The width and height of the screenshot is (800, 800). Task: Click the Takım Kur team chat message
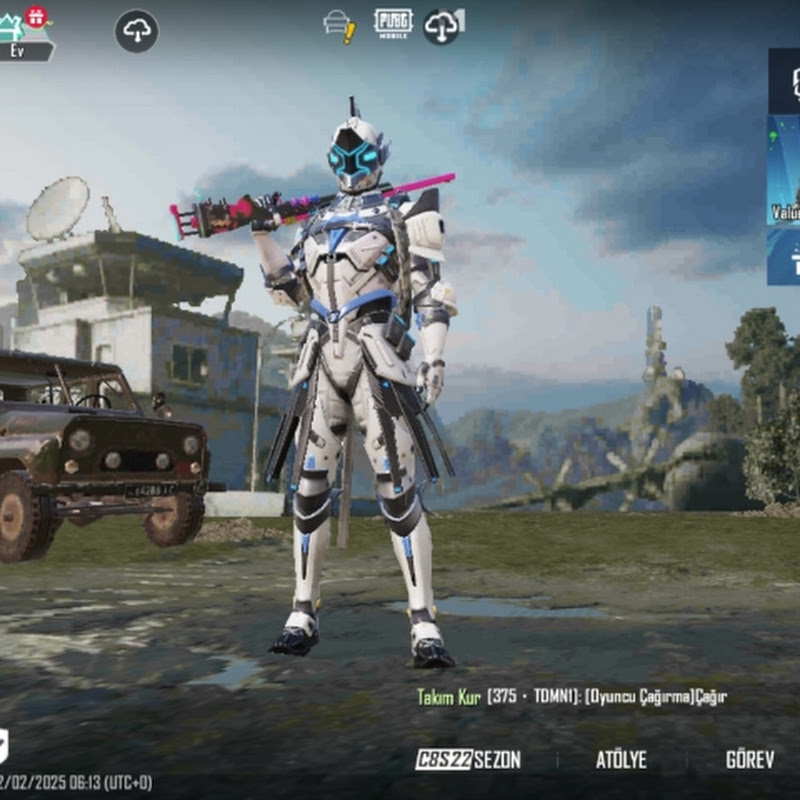(571, 697)
